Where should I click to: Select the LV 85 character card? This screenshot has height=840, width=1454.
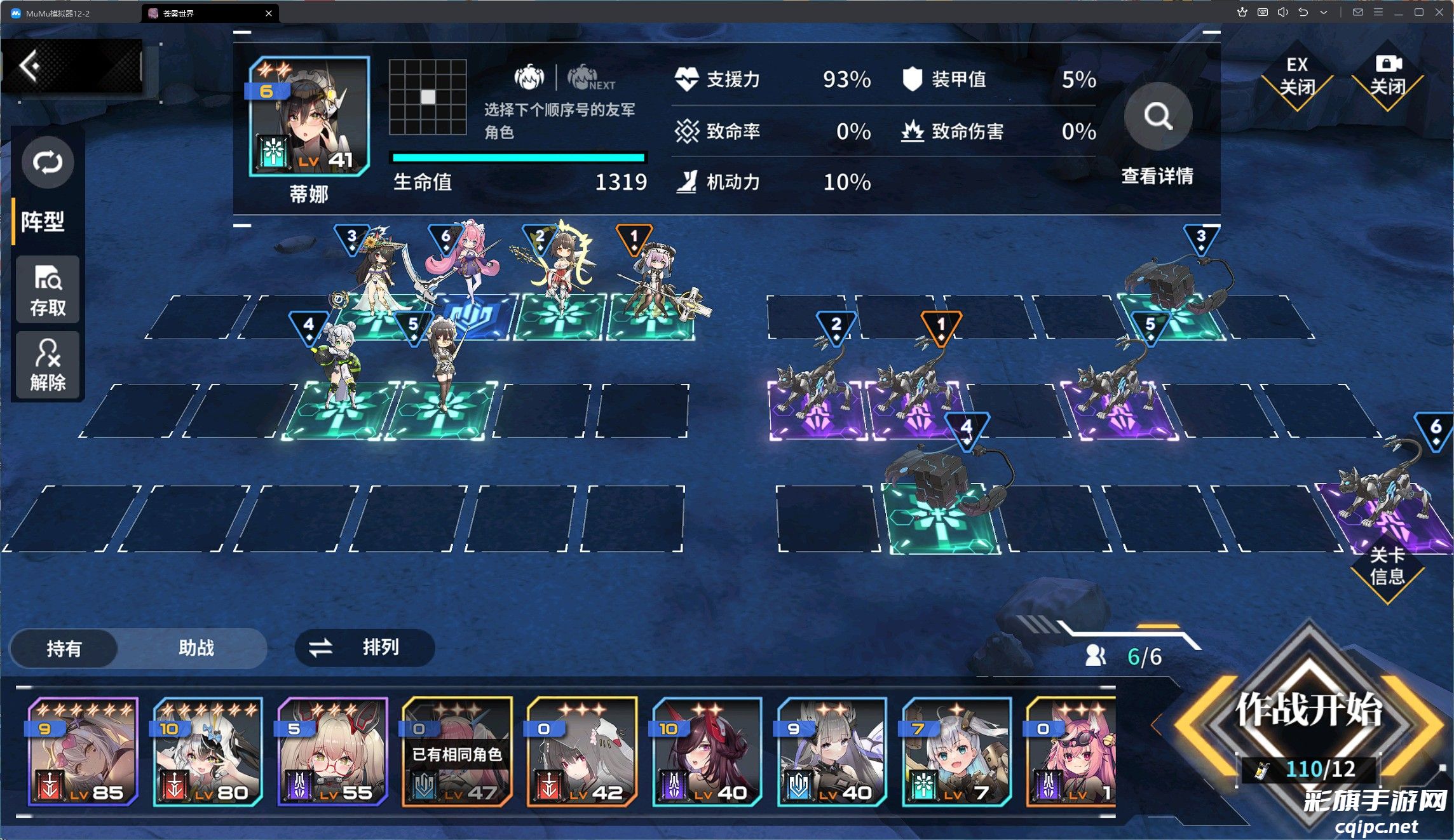82,752
